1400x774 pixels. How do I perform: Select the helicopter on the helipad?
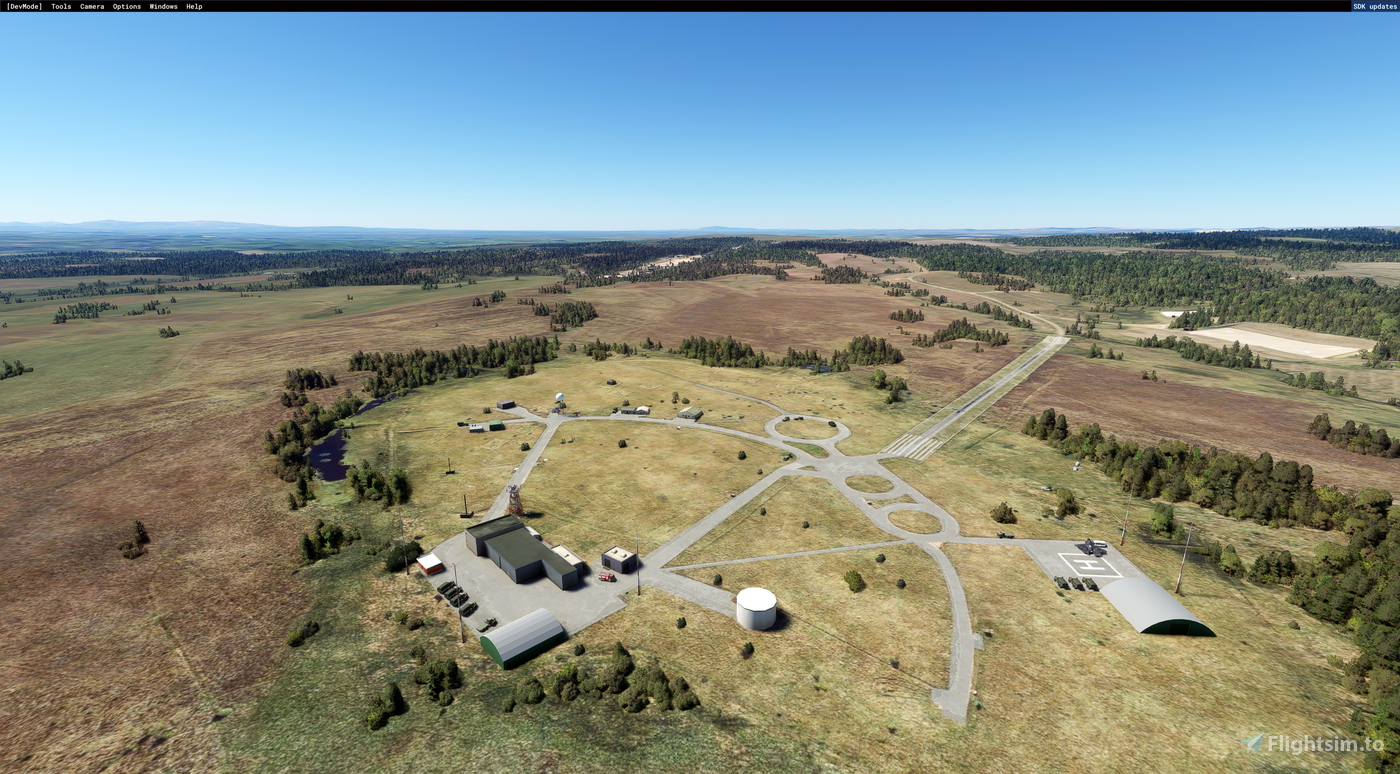click(x=1090, y=547)
